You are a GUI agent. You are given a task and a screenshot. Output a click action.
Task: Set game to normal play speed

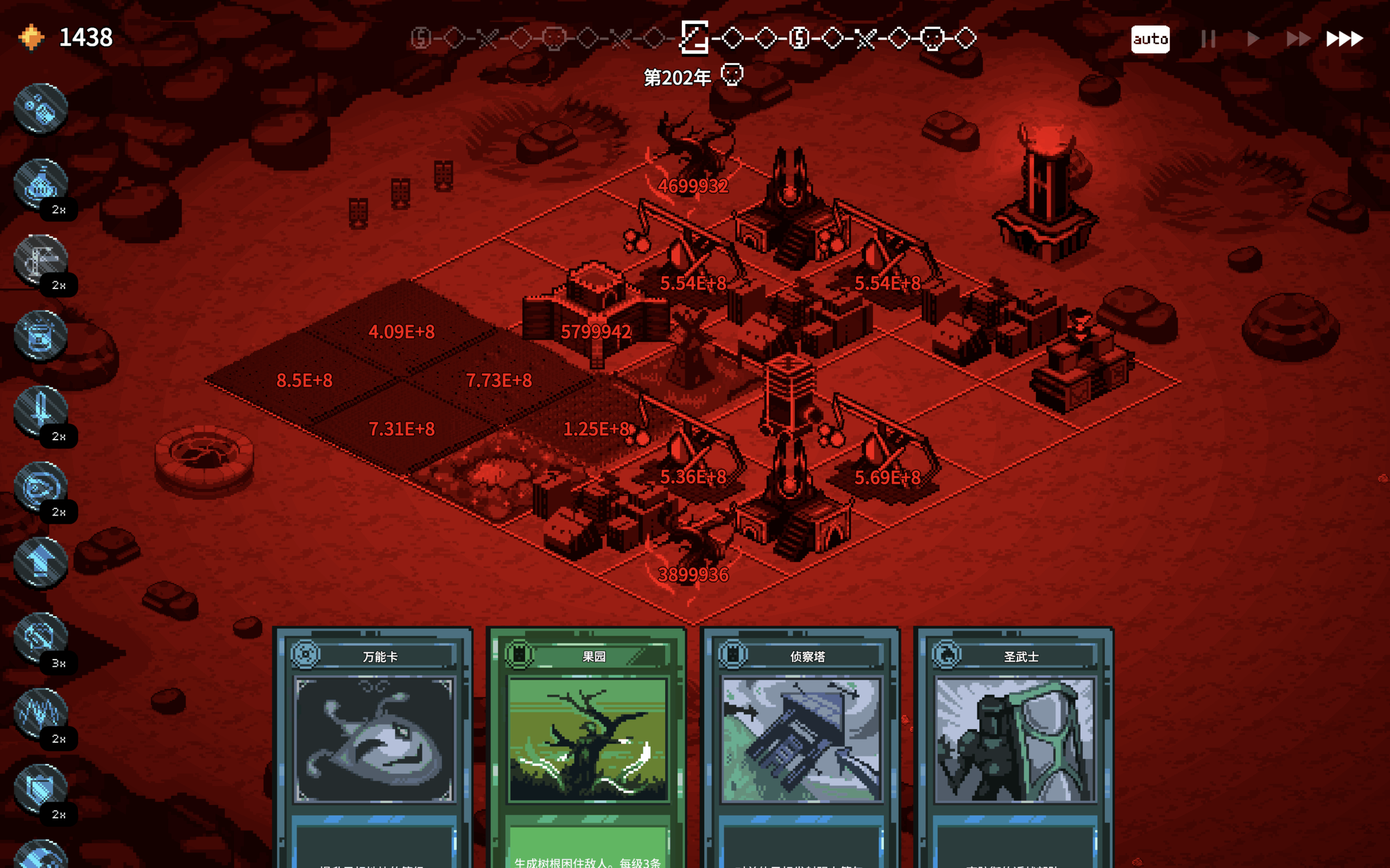click(1253, 39)
